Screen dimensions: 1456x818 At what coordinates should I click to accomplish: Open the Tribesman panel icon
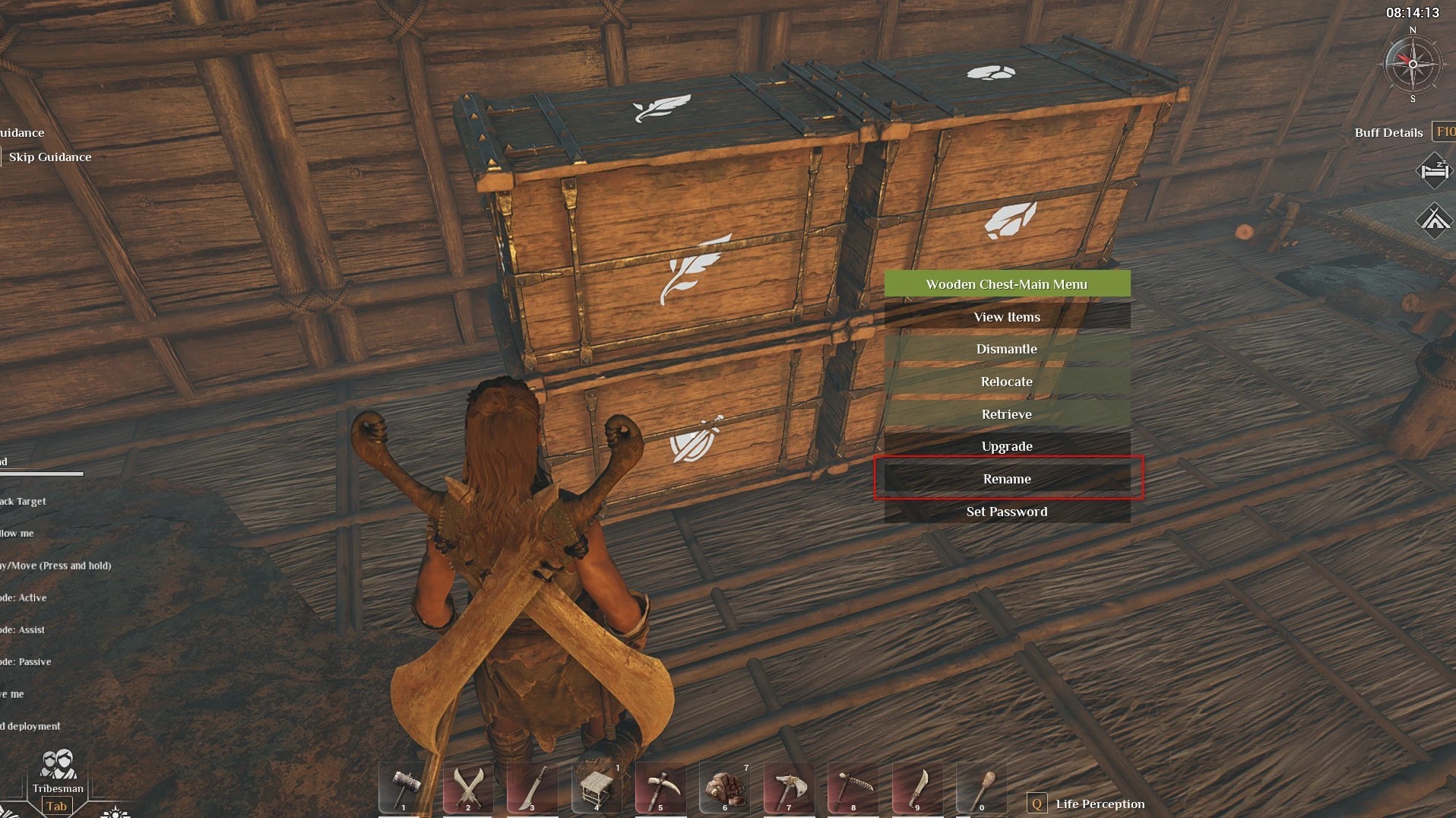pyautogui.click(x=58, y=766)
